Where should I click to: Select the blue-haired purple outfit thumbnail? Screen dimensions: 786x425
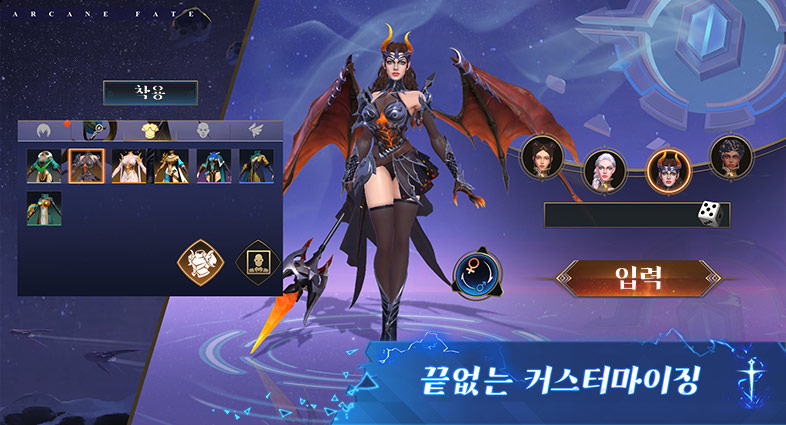click(x=213, y=167)
